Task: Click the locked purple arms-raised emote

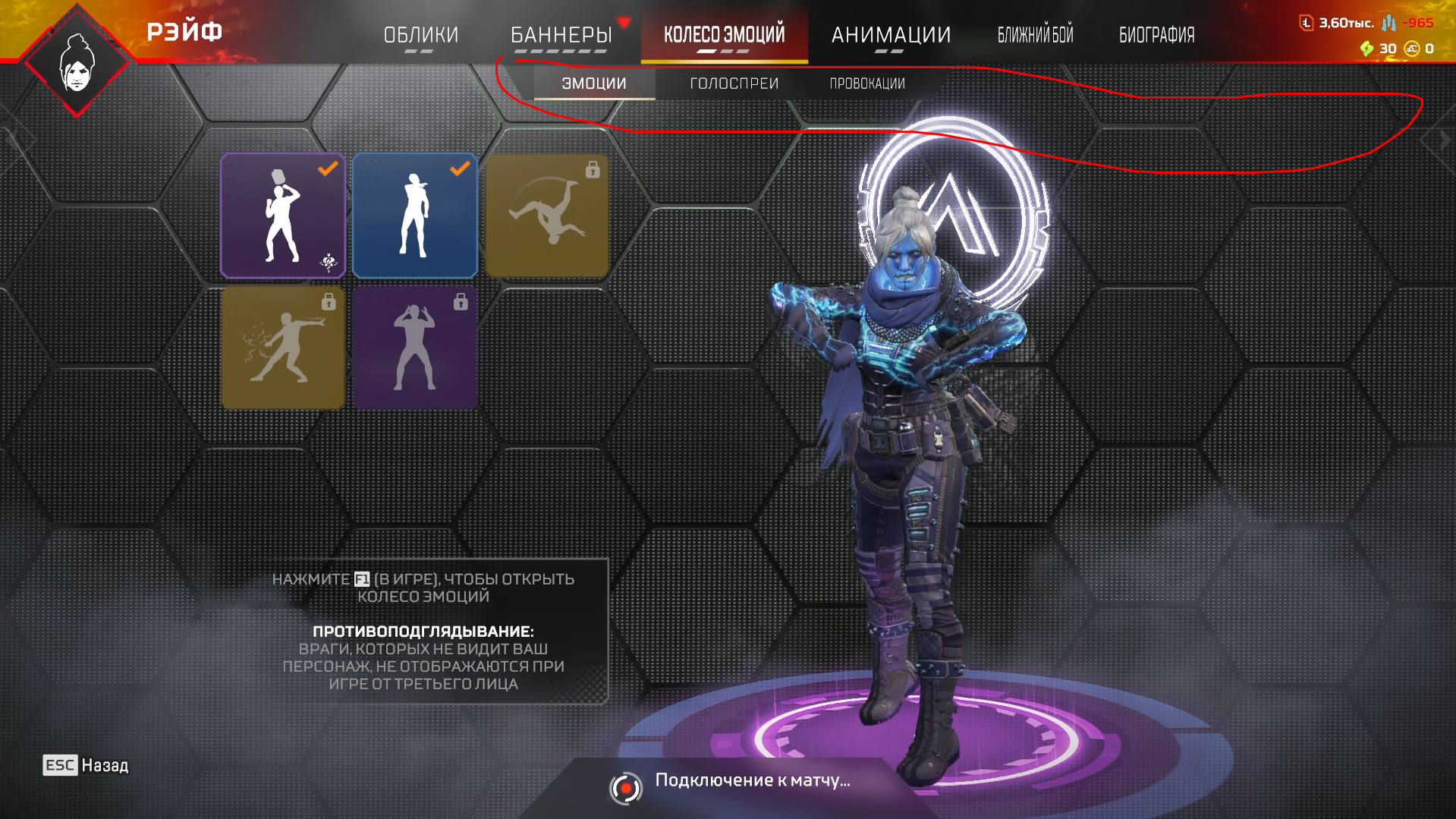Action: pos(415,348)
